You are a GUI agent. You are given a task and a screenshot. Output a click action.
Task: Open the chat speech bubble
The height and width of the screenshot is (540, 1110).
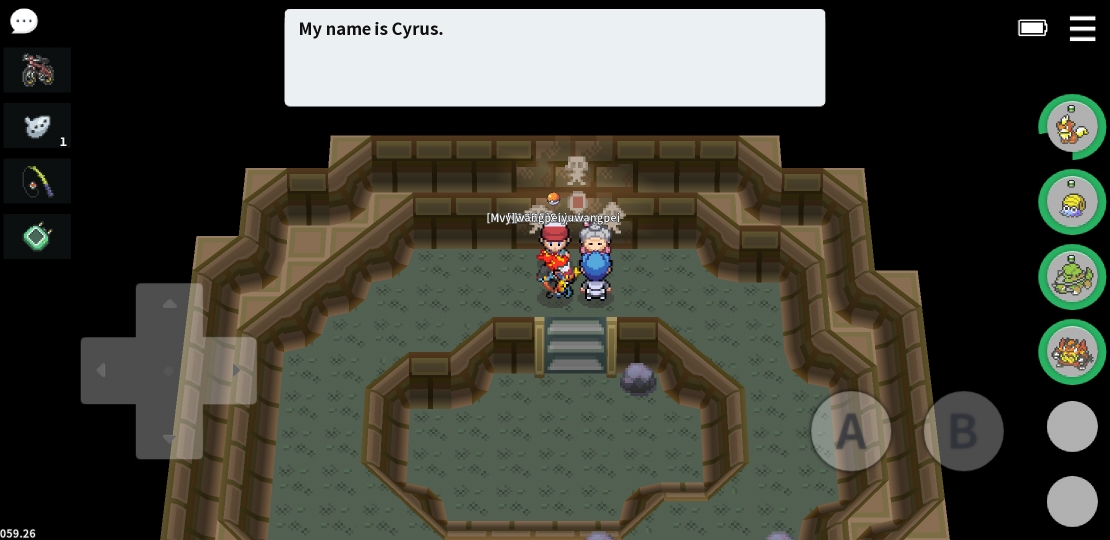(23, 21)
